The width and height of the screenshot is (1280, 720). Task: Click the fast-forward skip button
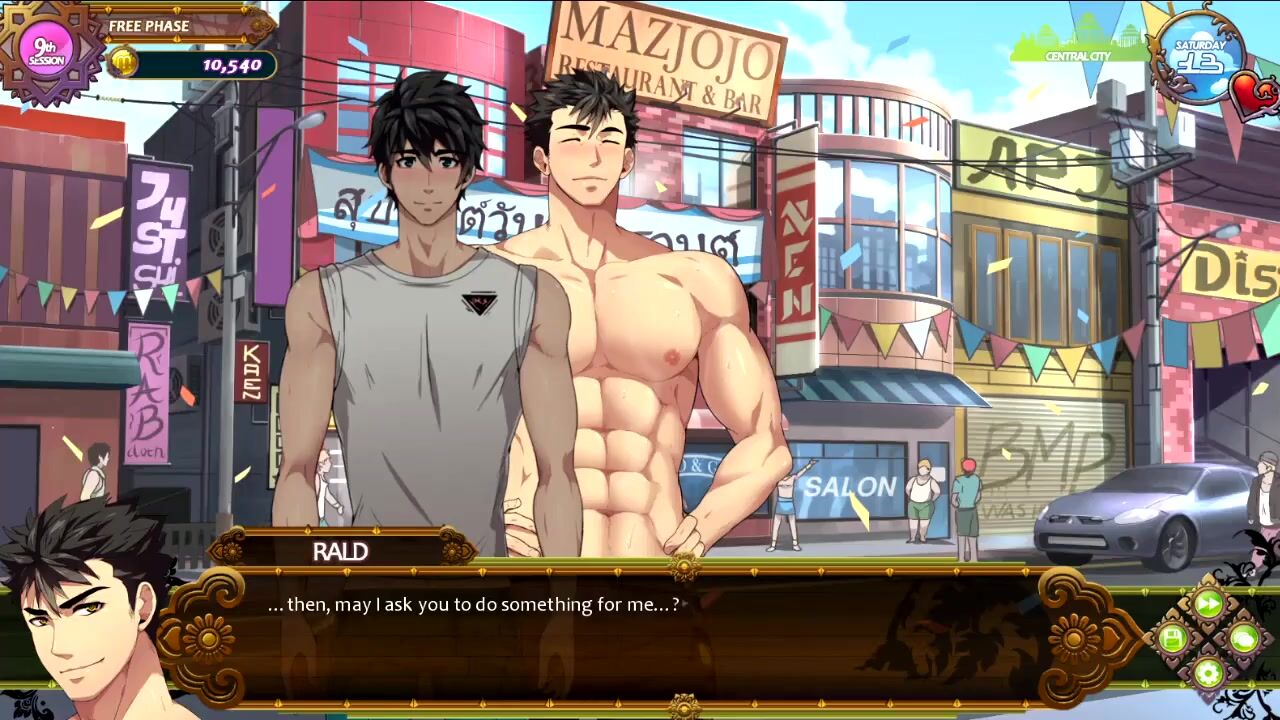1209,604
